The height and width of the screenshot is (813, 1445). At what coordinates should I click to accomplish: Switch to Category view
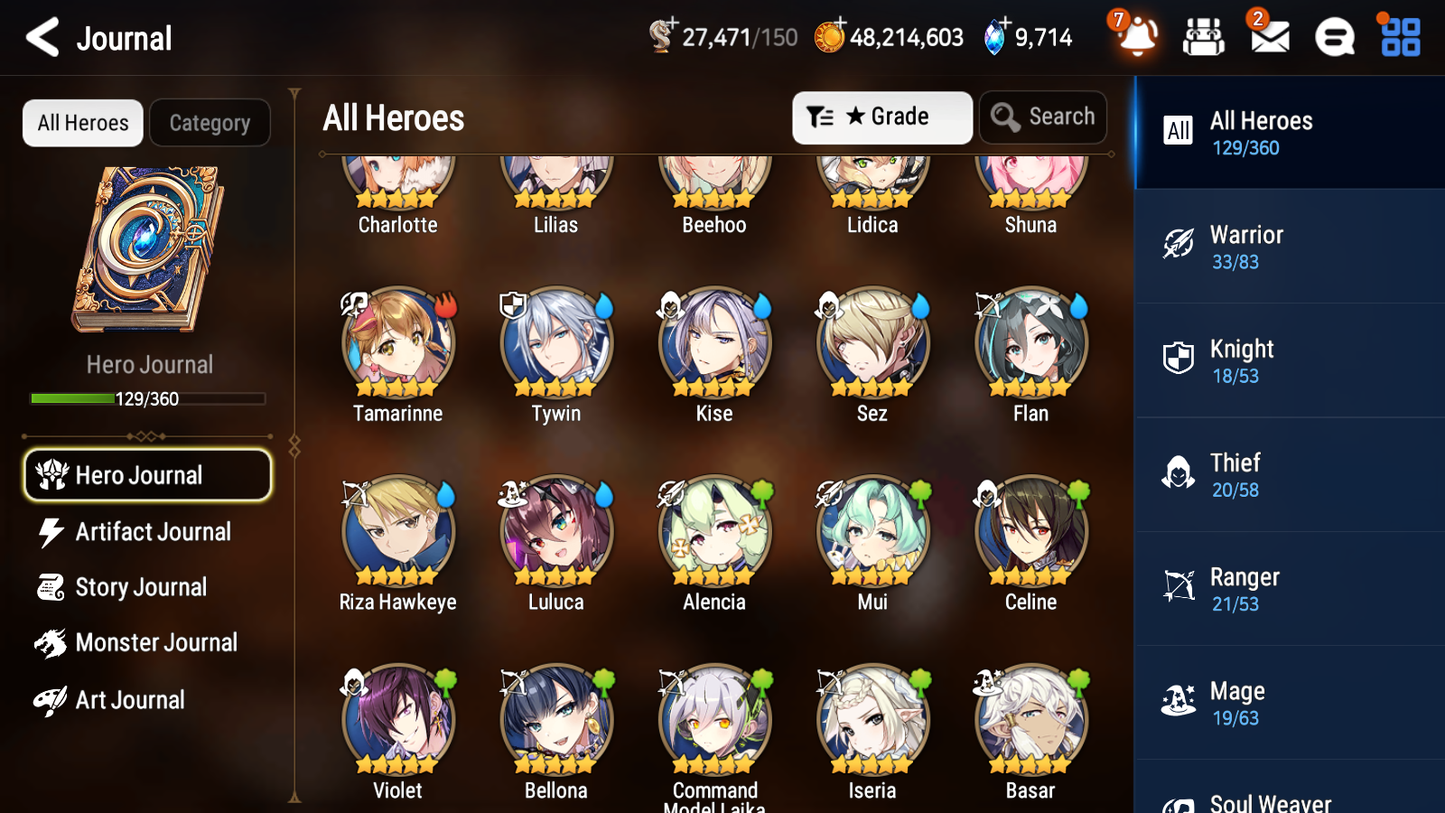(x=210, y=122)
